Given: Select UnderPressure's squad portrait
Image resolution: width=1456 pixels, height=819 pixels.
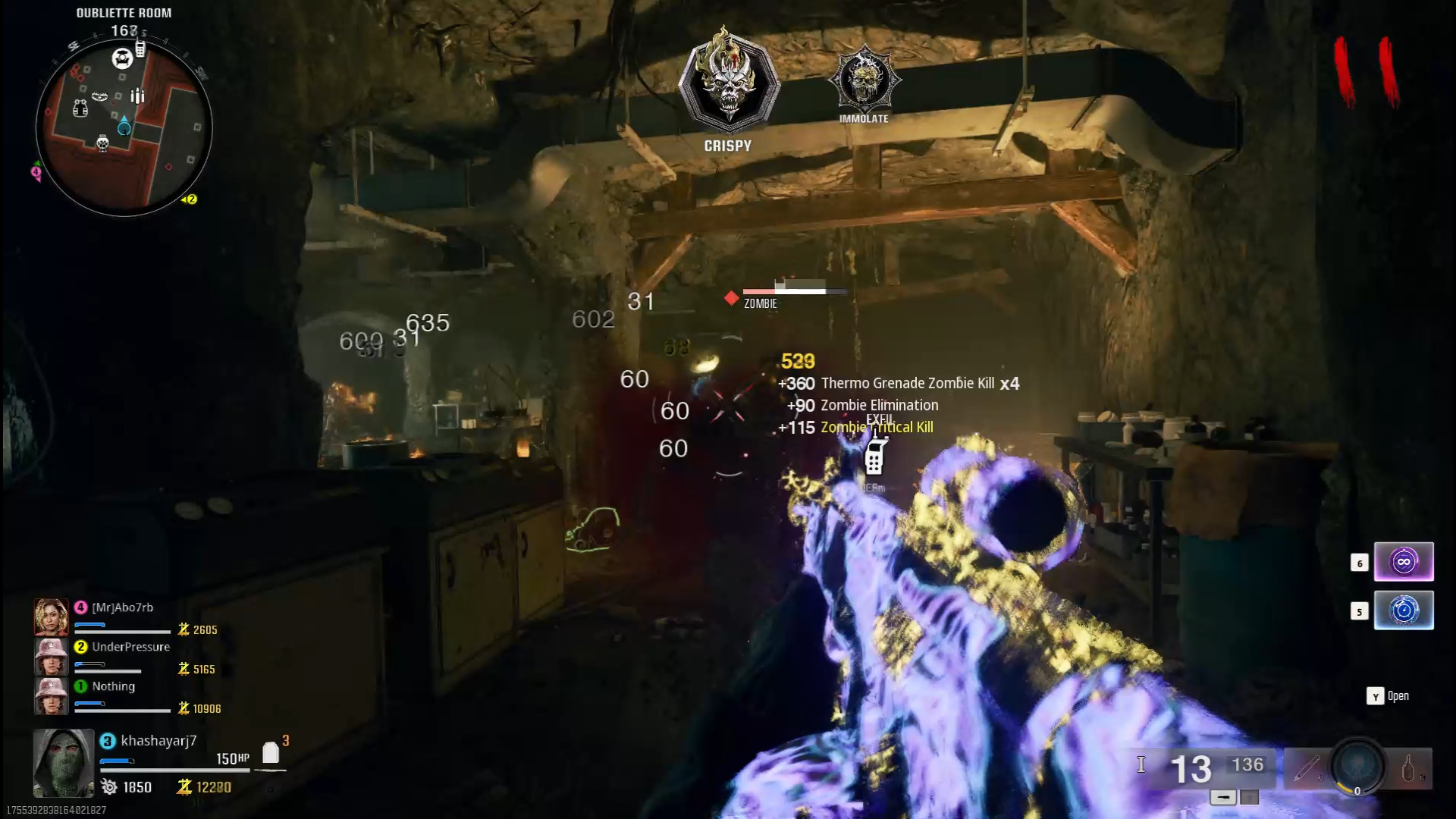Looking at the screenshot, I should pyautogui.click(x=51, y=656).
